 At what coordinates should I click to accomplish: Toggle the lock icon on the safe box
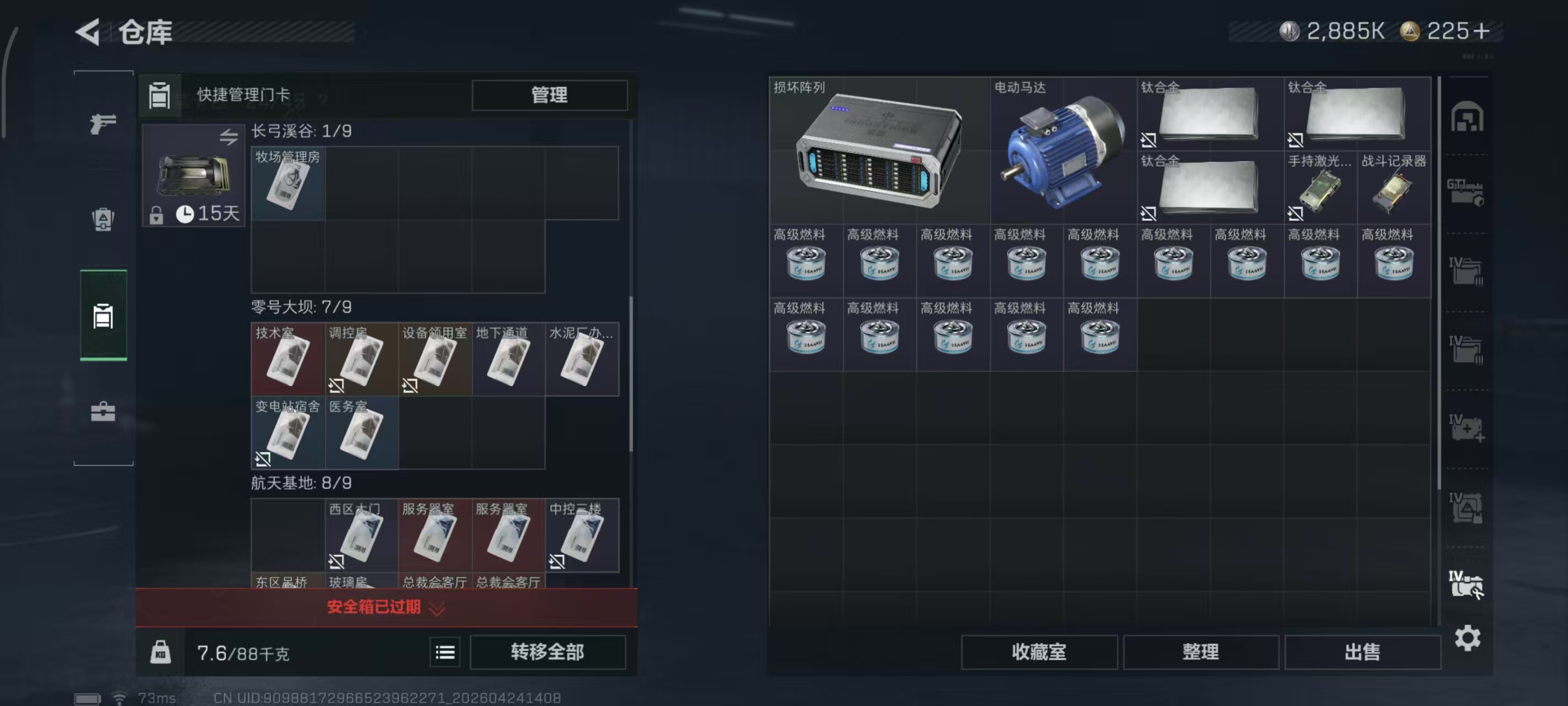tap(158, 215)
